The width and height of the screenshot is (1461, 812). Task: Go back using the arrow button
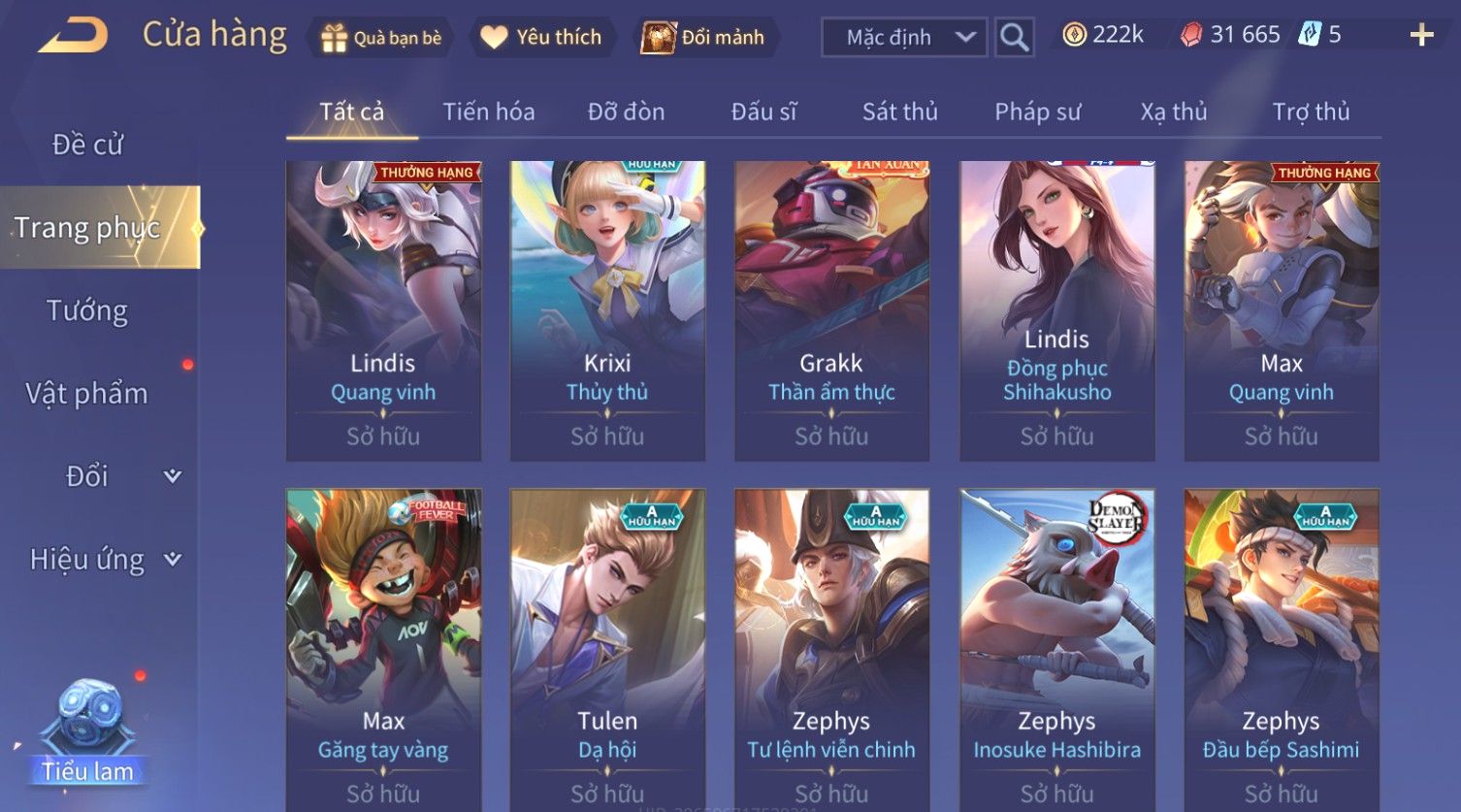74,37
